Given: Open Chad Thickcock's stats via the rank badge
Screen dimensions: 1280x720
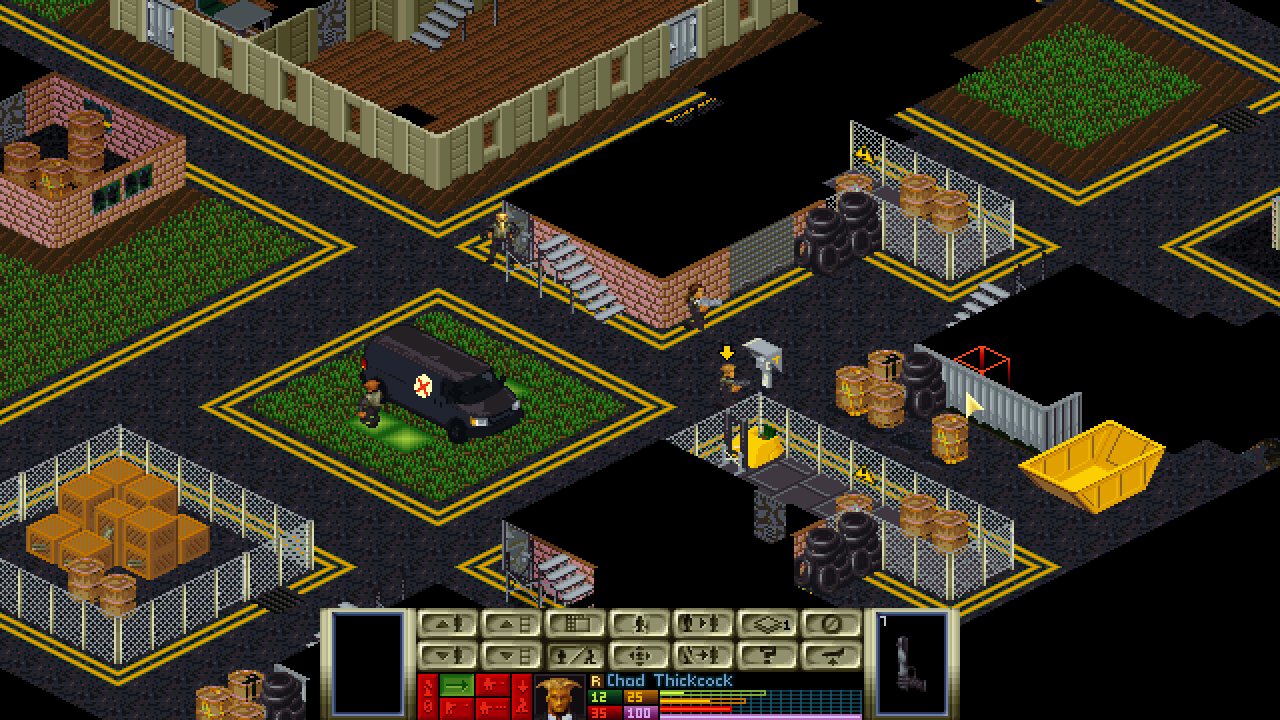Looking at the screenshot, I should [596, 681].
